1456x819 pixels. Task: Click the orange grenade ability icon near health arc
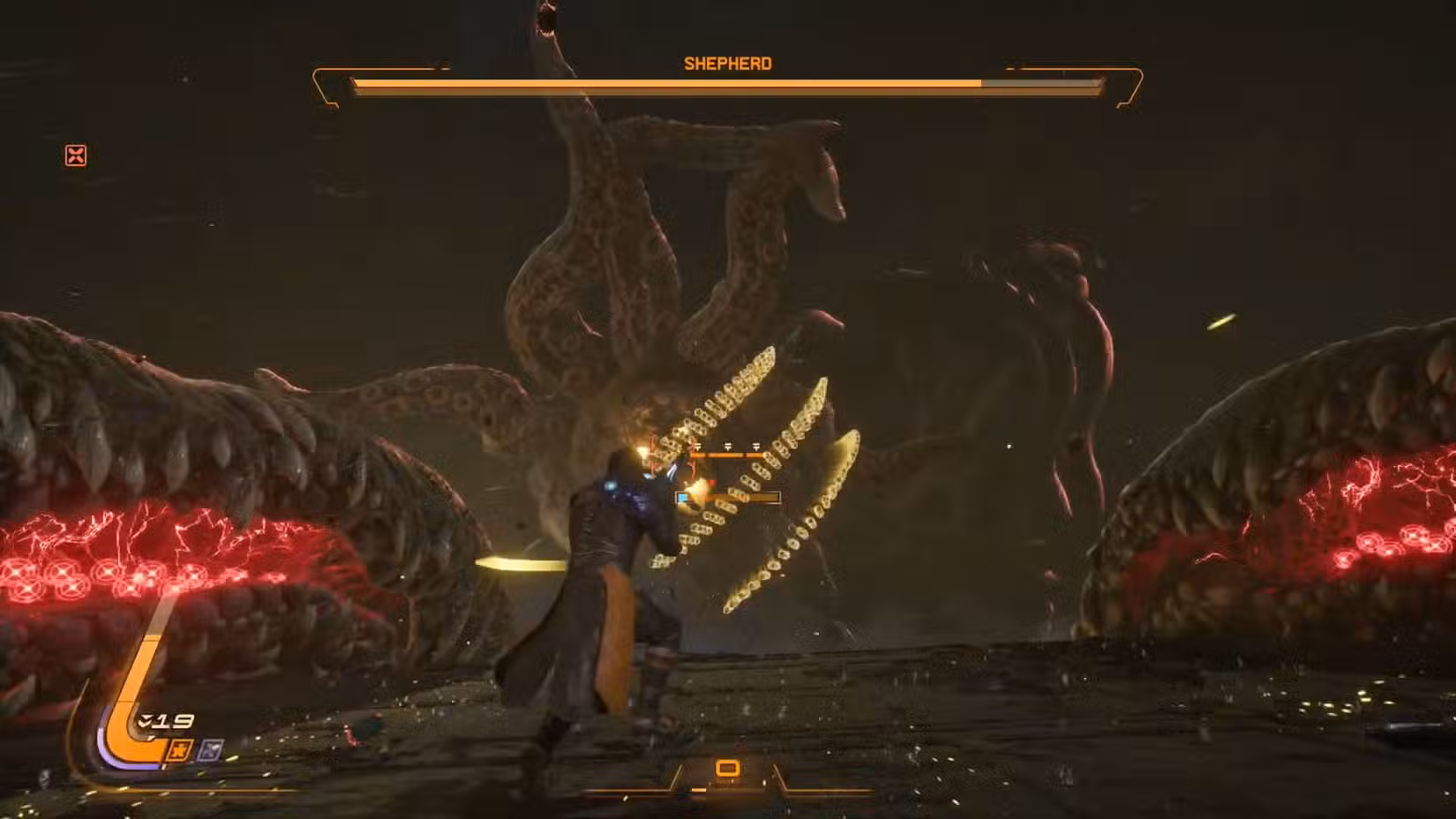(x=179, y=750)
